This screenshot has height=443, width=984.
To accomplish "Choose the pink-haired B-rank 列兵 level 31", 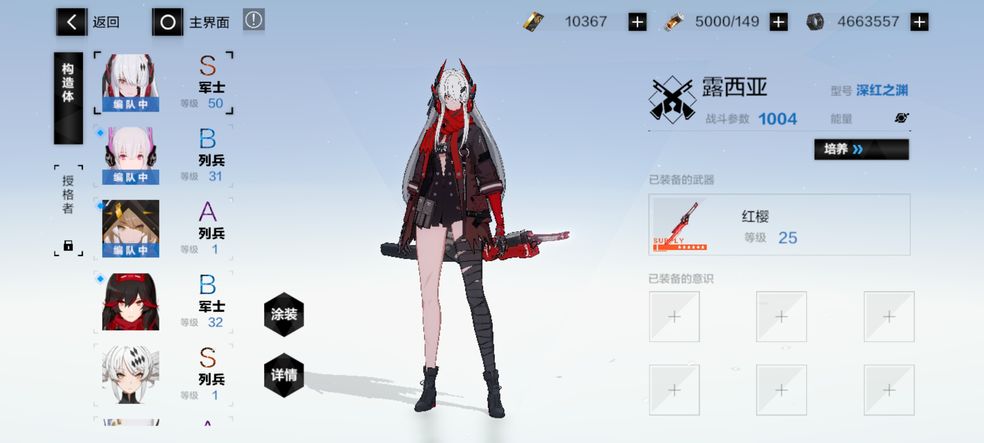I will click(x=165, y=156).
